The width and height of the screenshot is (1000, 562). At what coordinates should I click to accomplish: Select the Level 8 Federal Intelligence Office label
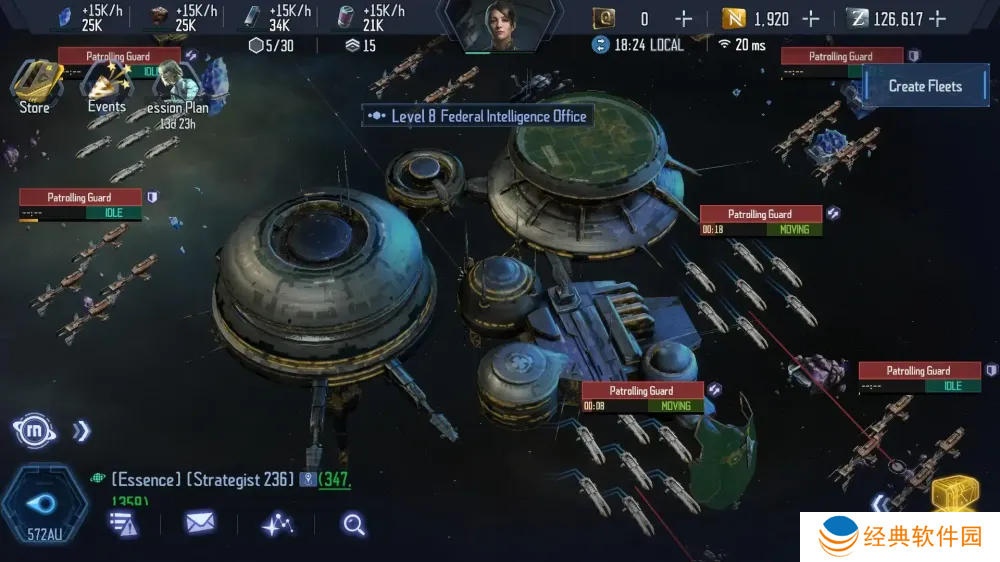click(477, 116)
